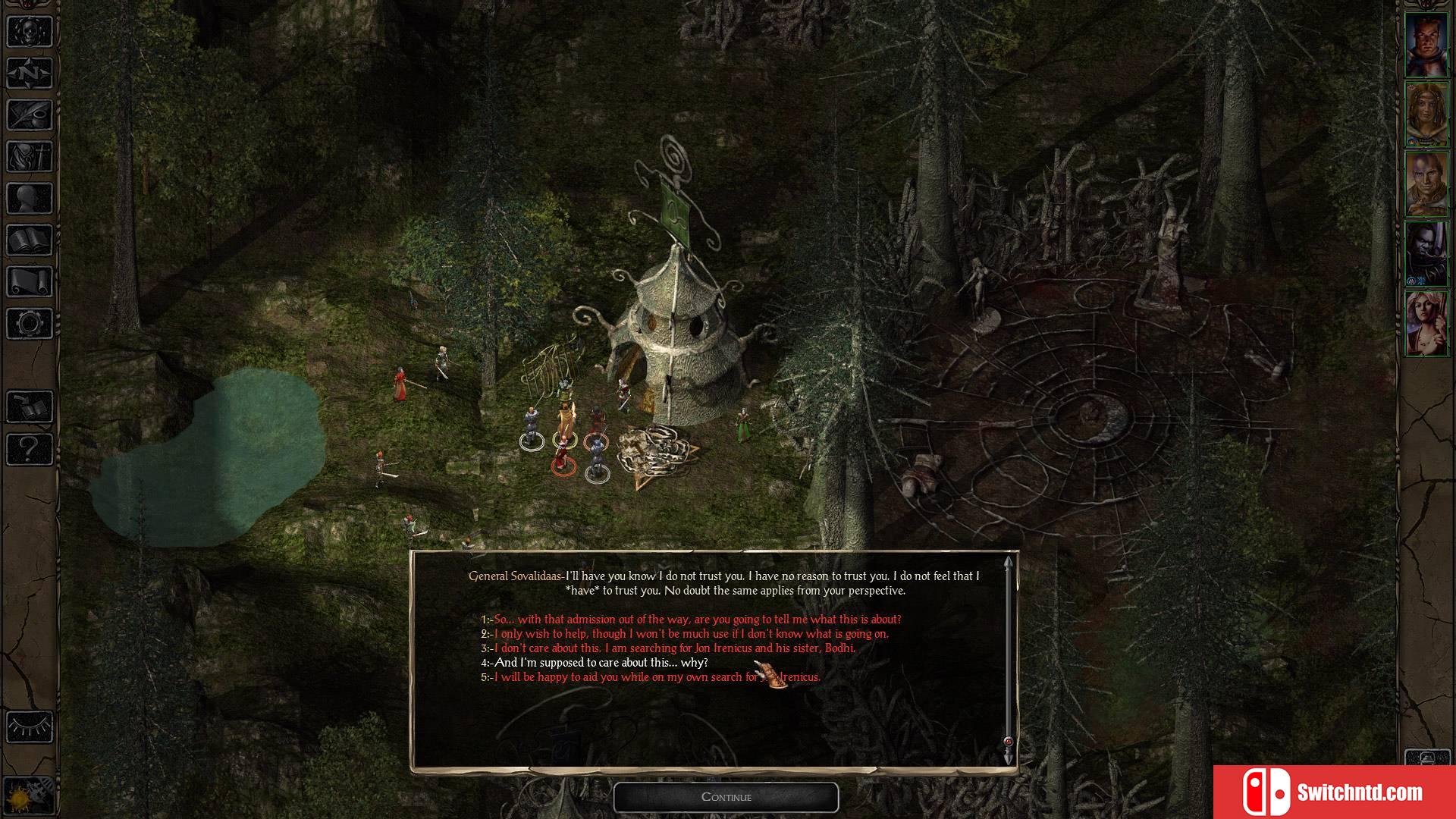Viewport: 1456px width, 819px height.
Task: Open the priest scroll icon
Action: [x=30, y=282]
